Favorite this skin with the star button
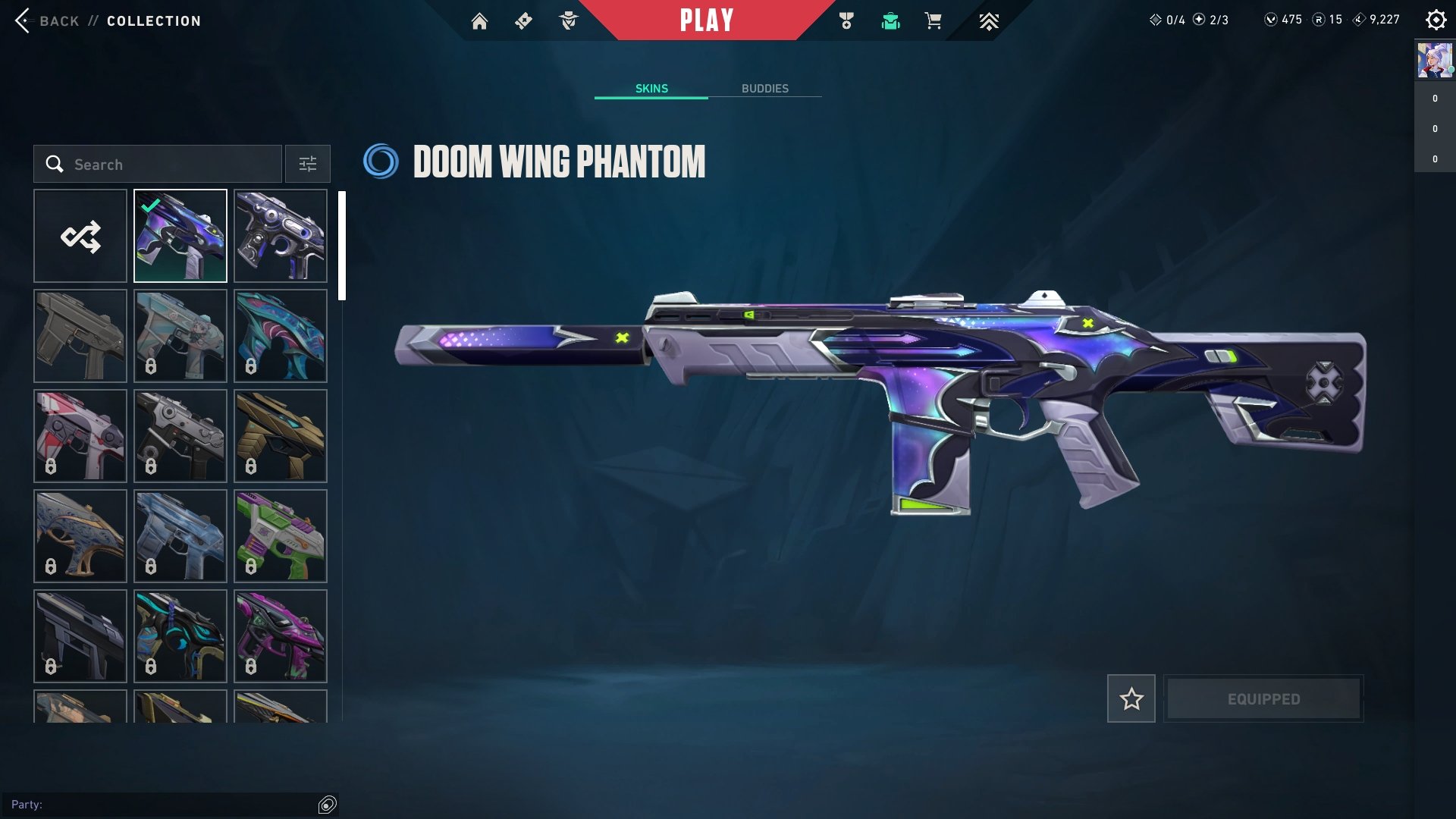 click(1131, 698)
